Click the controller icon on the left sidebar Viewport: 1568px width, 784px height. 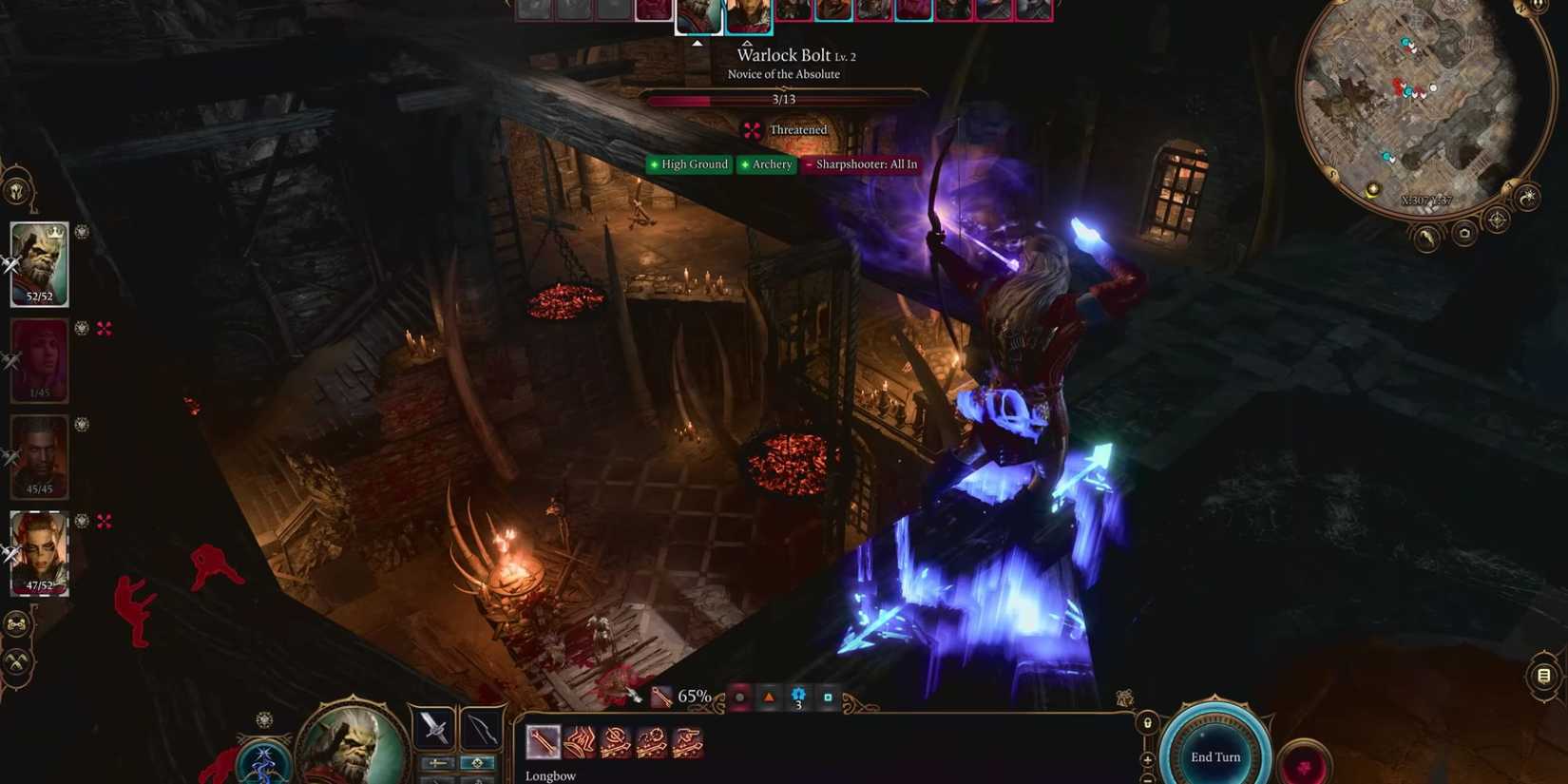click(x=16, y=624)
